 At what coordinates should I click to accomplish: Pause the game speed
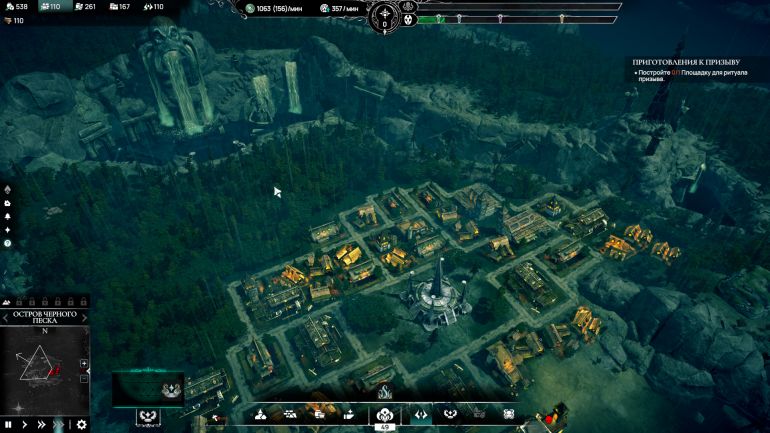tap(9, 424)
